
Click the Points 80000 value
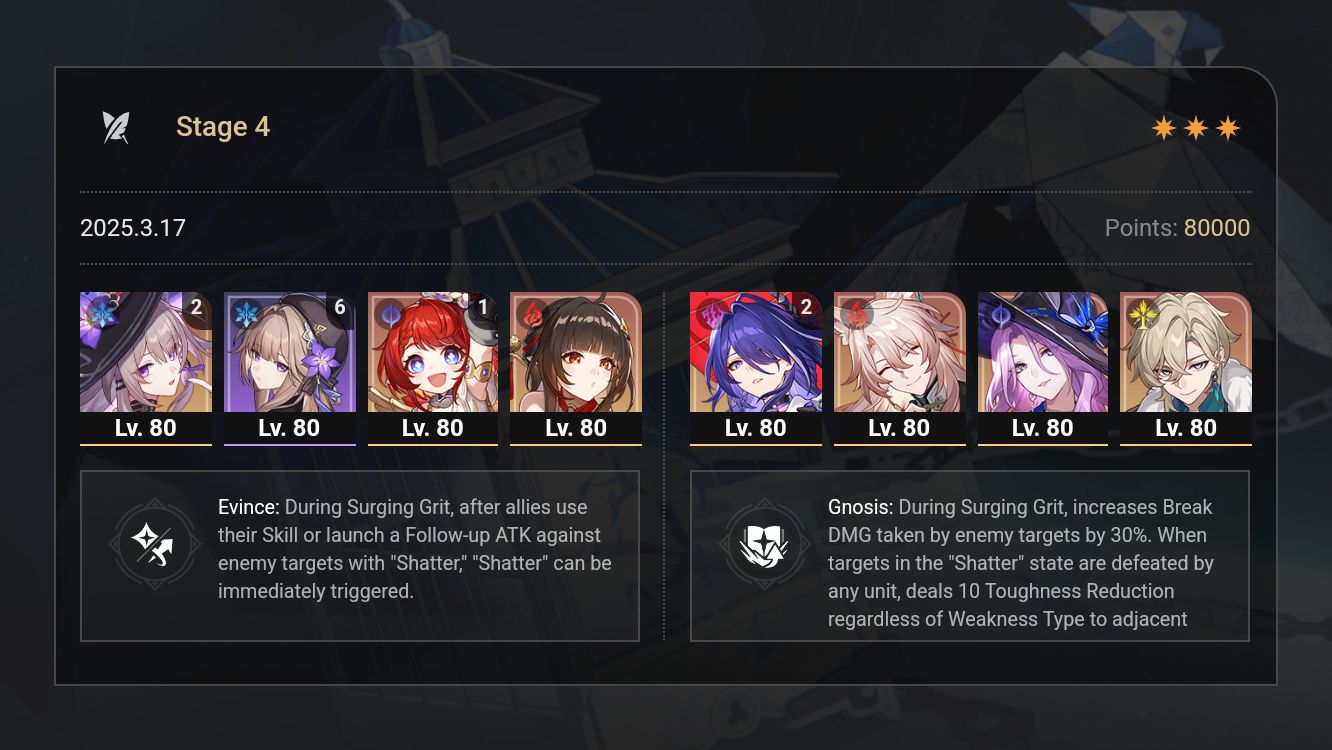pyautogui.click(x=1217, y=228)
